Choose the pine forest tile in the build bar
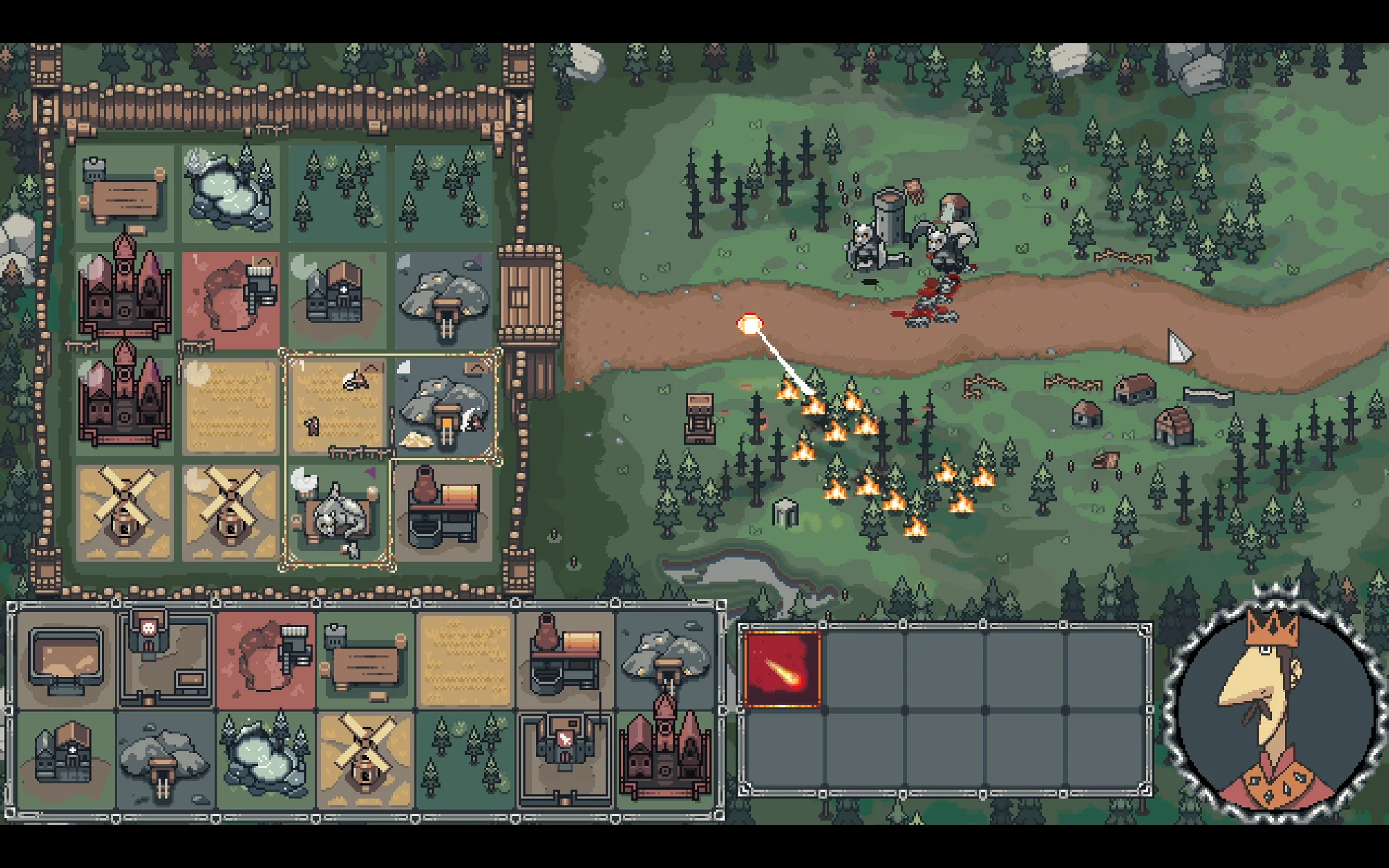The height and width of the screenshot is (868, 1389). coord(466,758)
